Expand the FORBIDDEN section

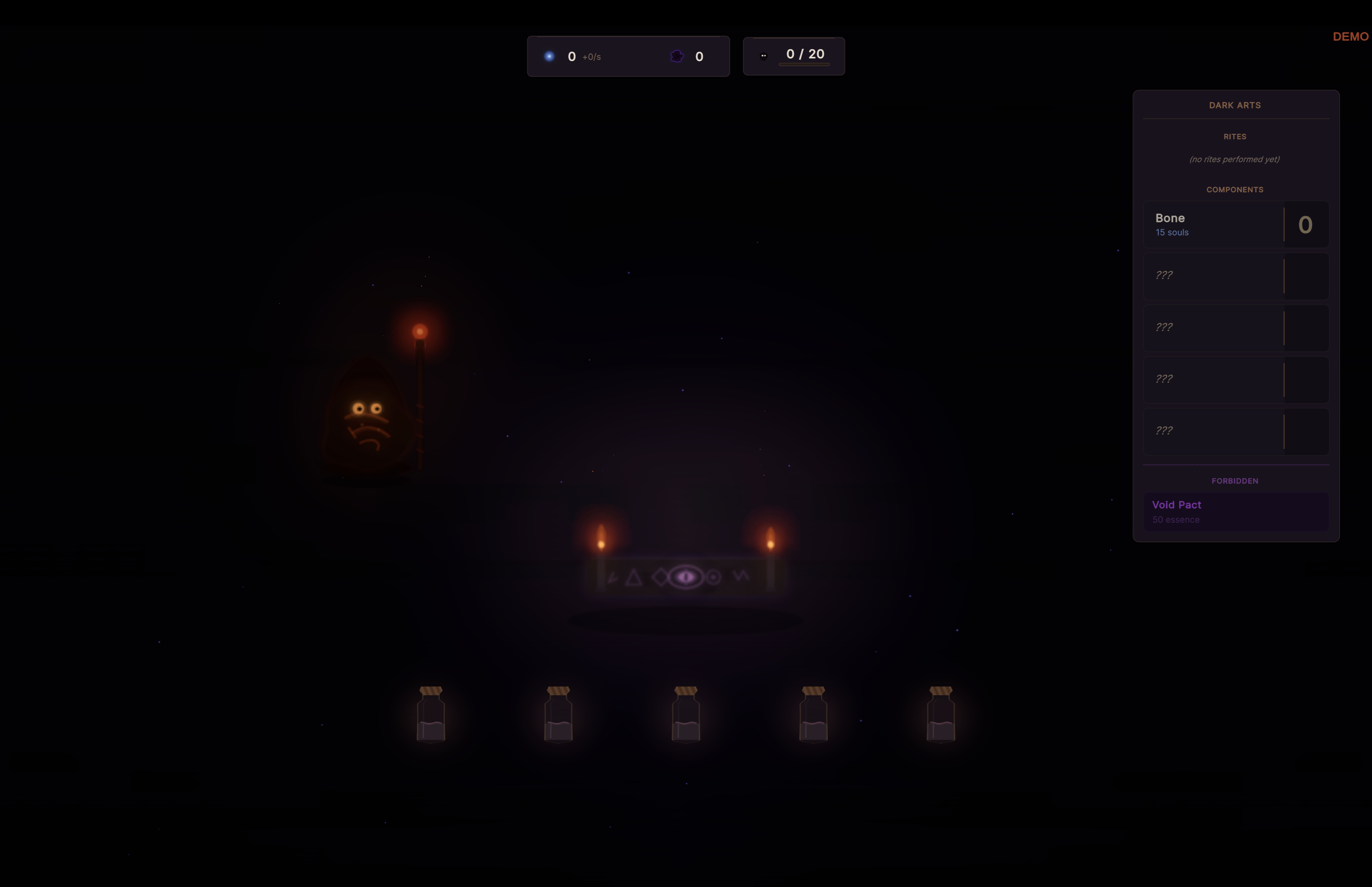[1235, 481]
